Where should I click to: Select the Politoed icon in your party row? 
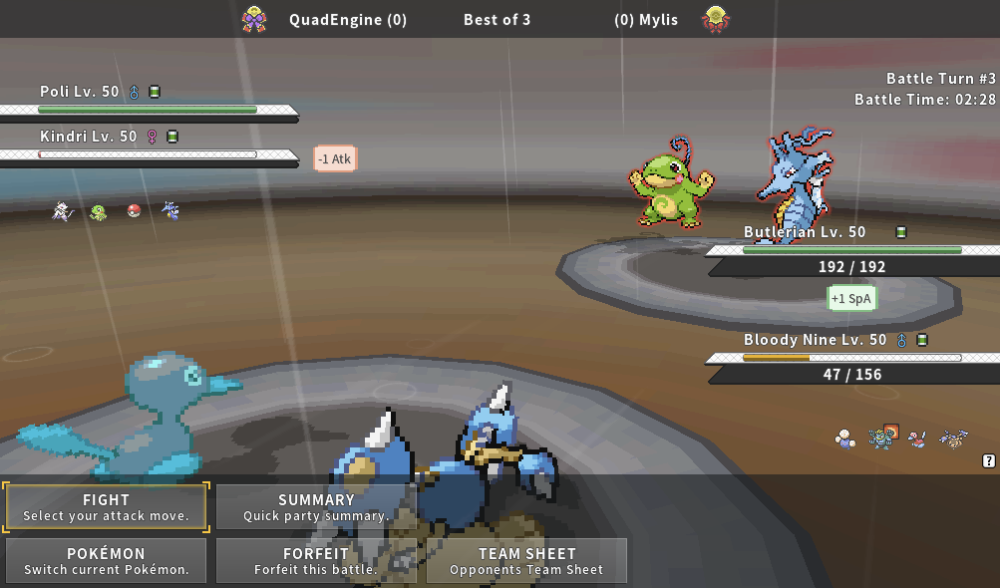(98, 212)
